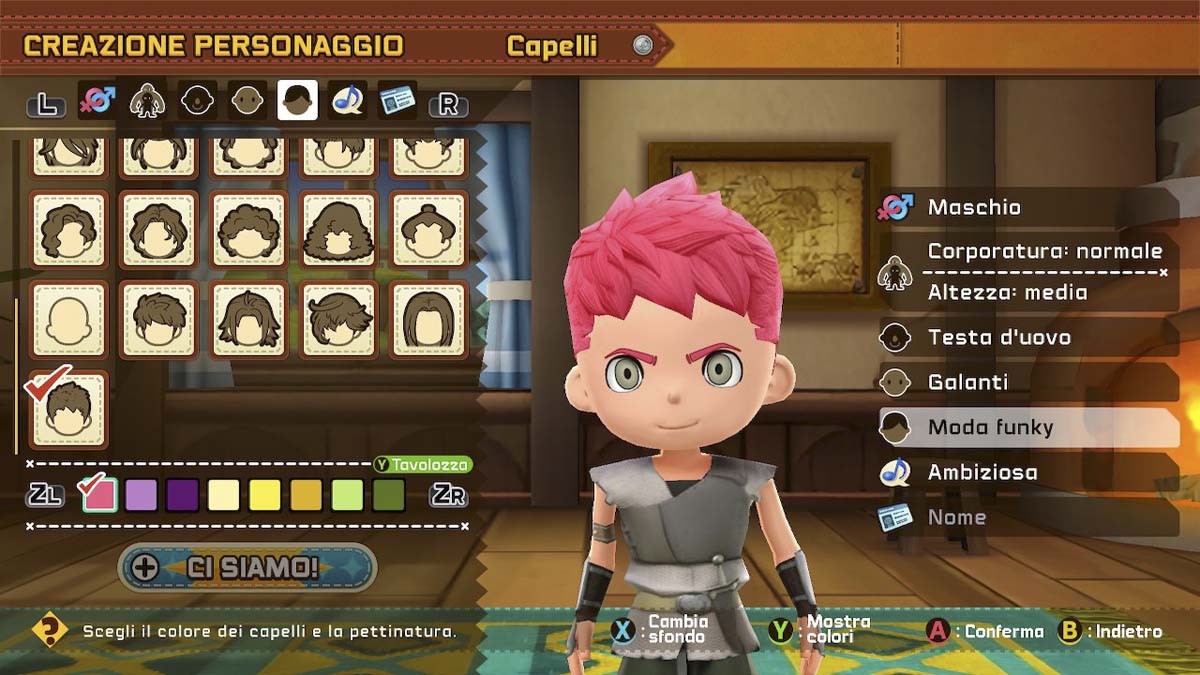Viewport: 1200px width, 675px height.
Task: Choose the Galanti summary row
Action: (1028, 382)
